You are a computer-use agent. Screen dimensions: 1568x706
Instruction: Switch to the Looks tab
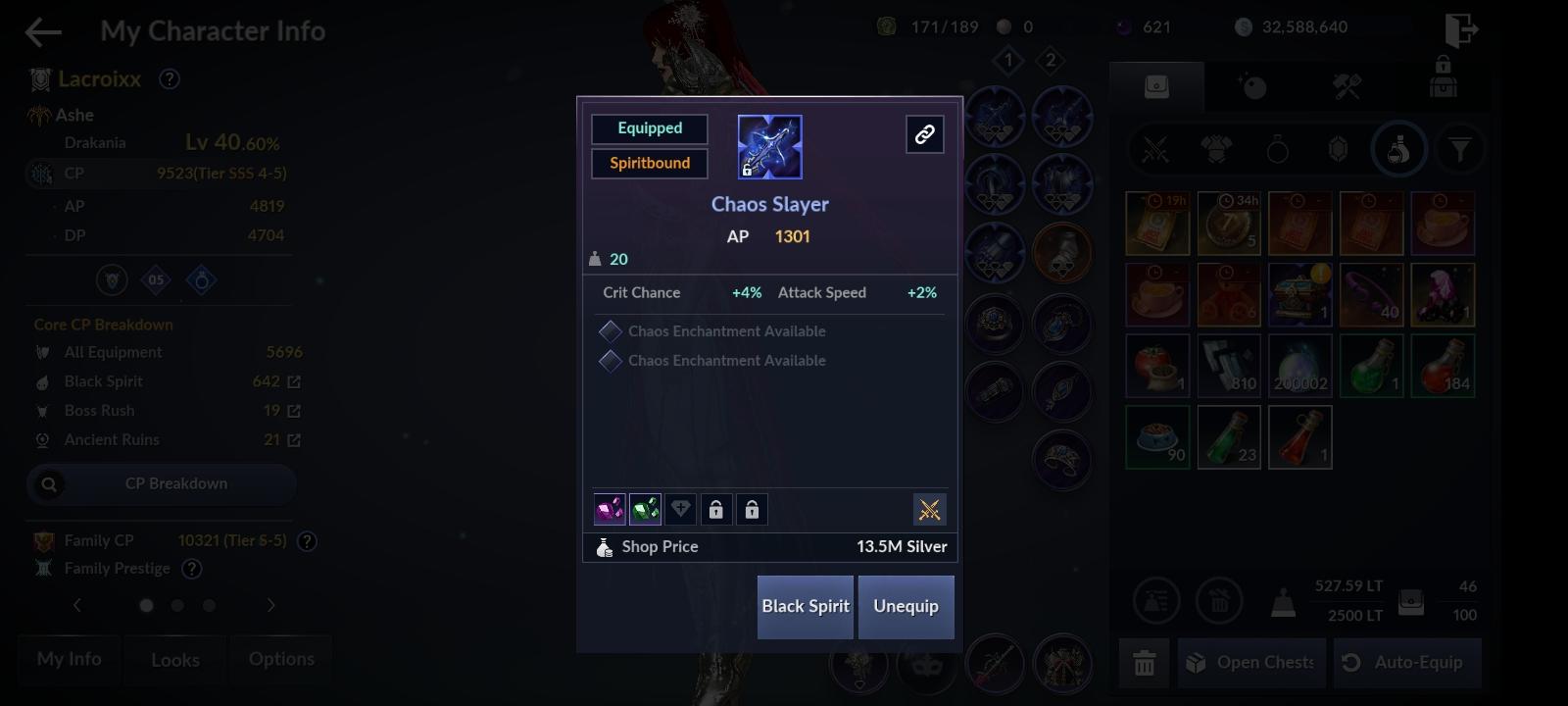(174, 660)
